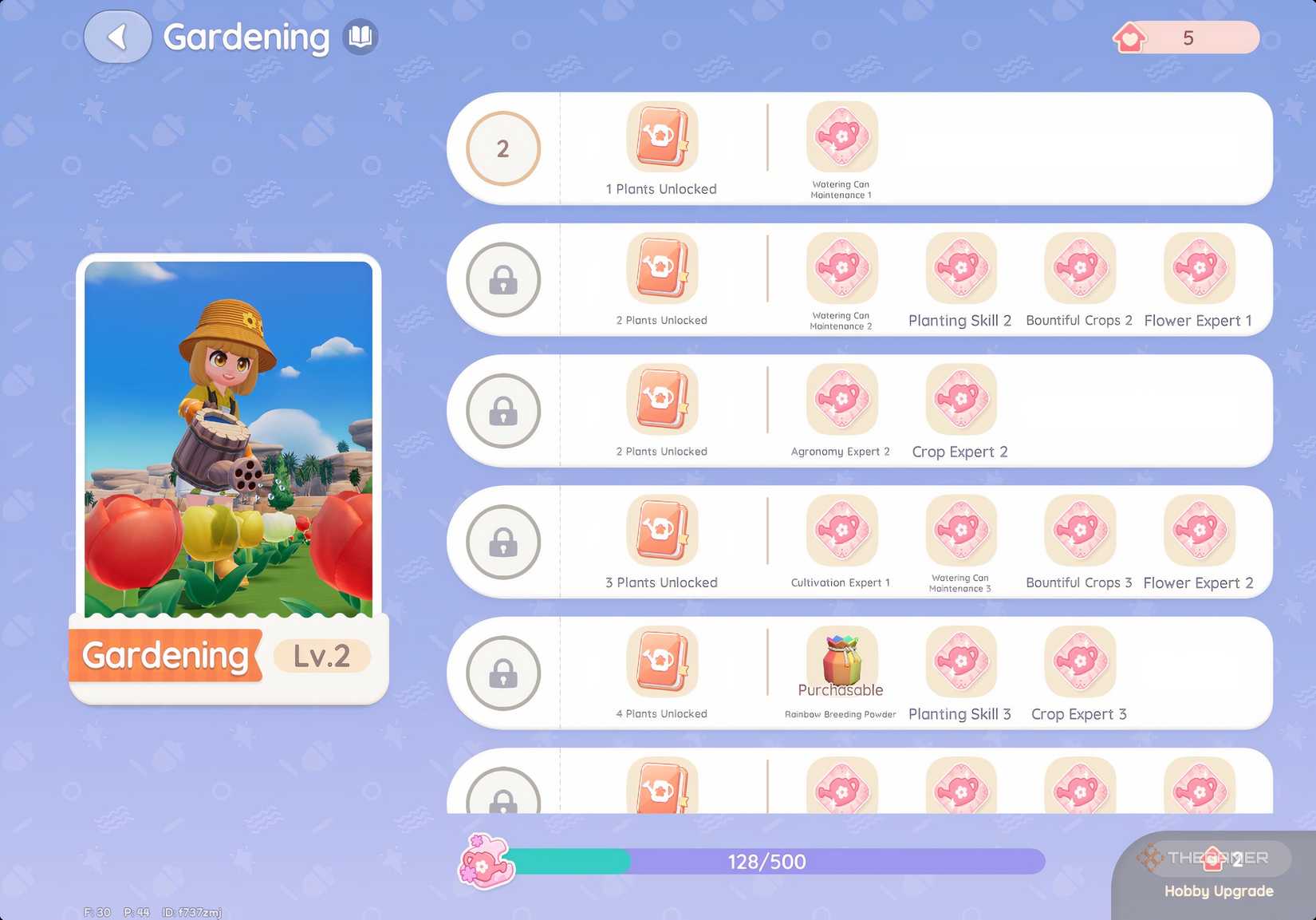
Task: Open the Cultivation Expert 1 skill icon
Action: click(x=841, y=531)
